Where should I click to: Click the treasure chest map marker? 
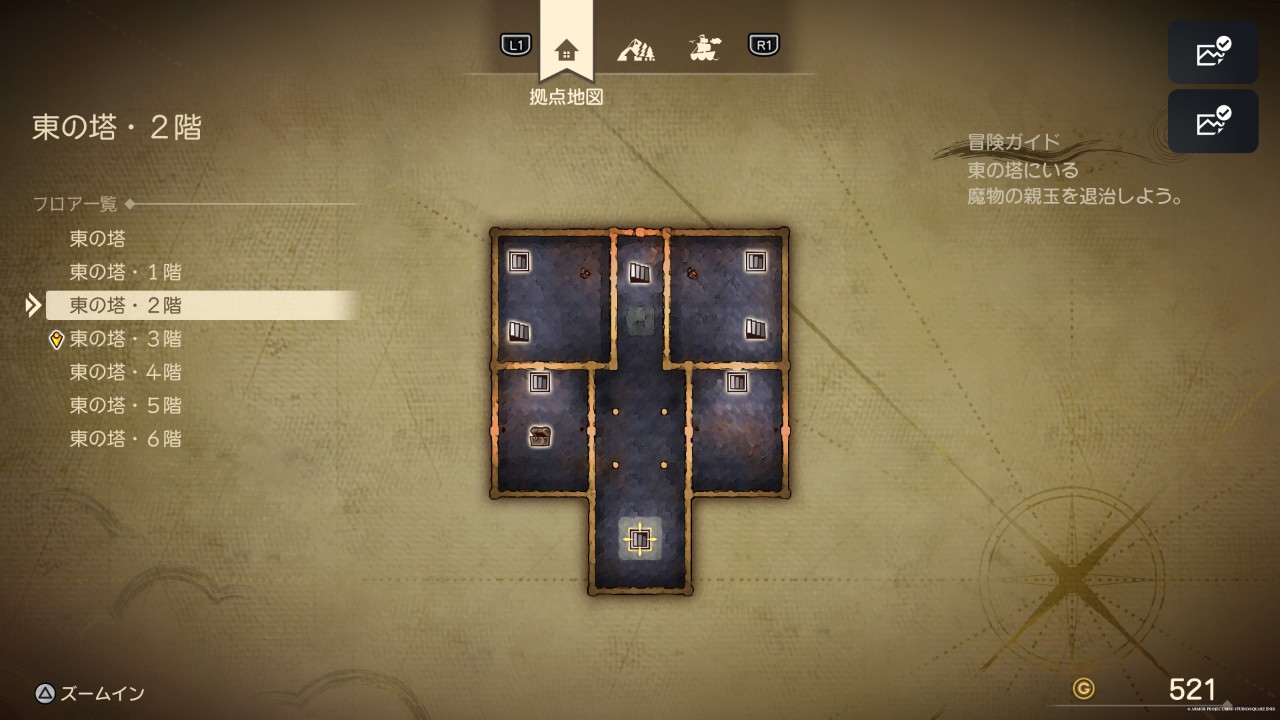pos(540,436)
